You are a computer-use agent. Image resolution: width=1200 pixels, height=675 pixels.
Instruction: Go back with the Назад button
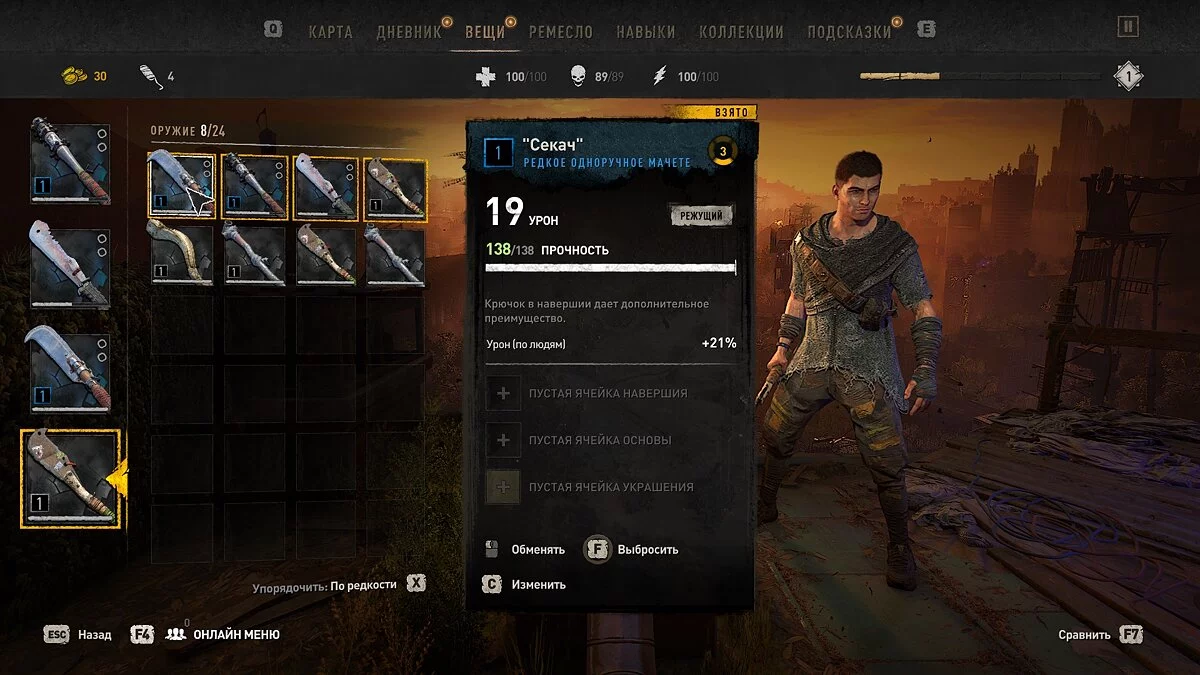(x=94, y=634)
